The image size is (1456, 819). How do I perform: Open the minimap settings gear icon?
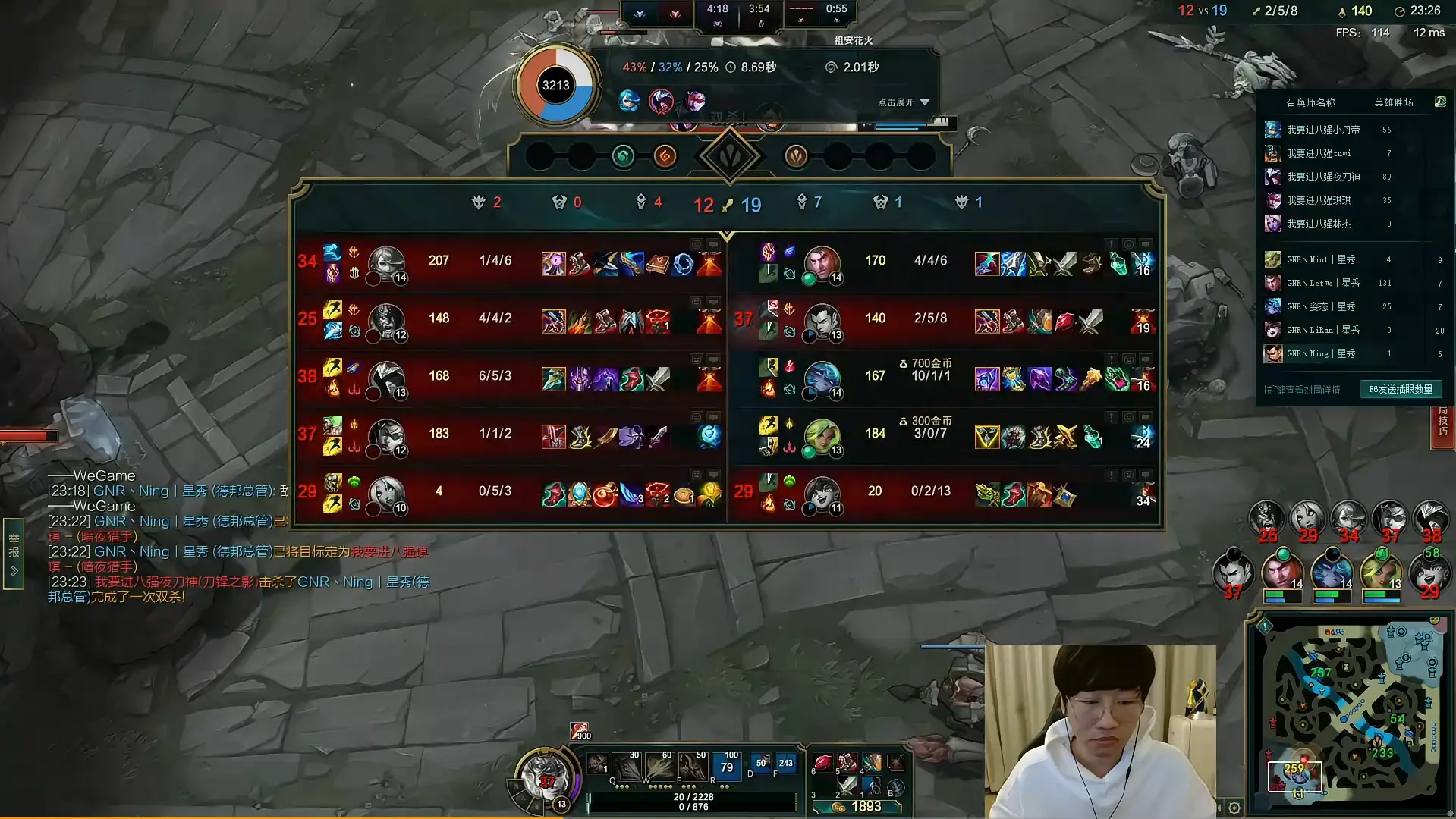(x=1234, y=808)
